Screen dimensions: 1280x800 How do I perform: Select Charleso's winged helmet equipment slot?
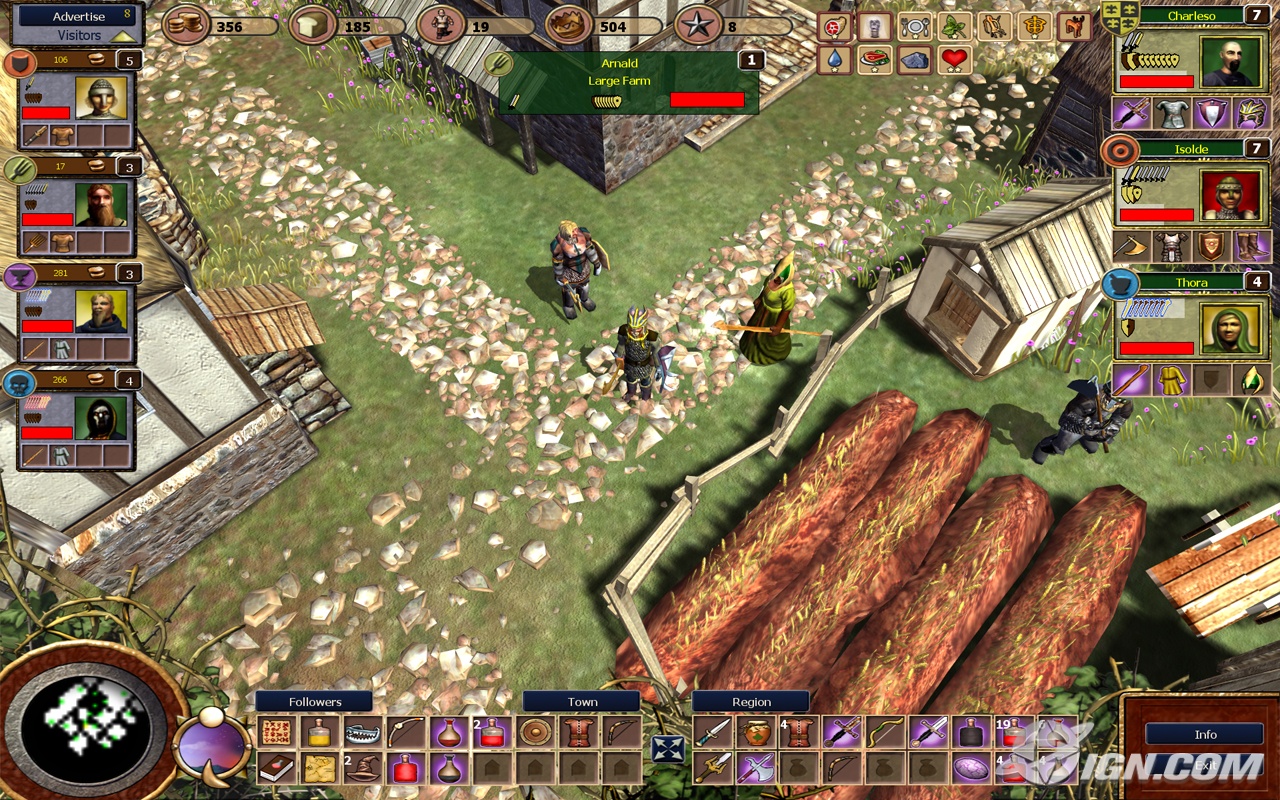tap(1251, 113)
